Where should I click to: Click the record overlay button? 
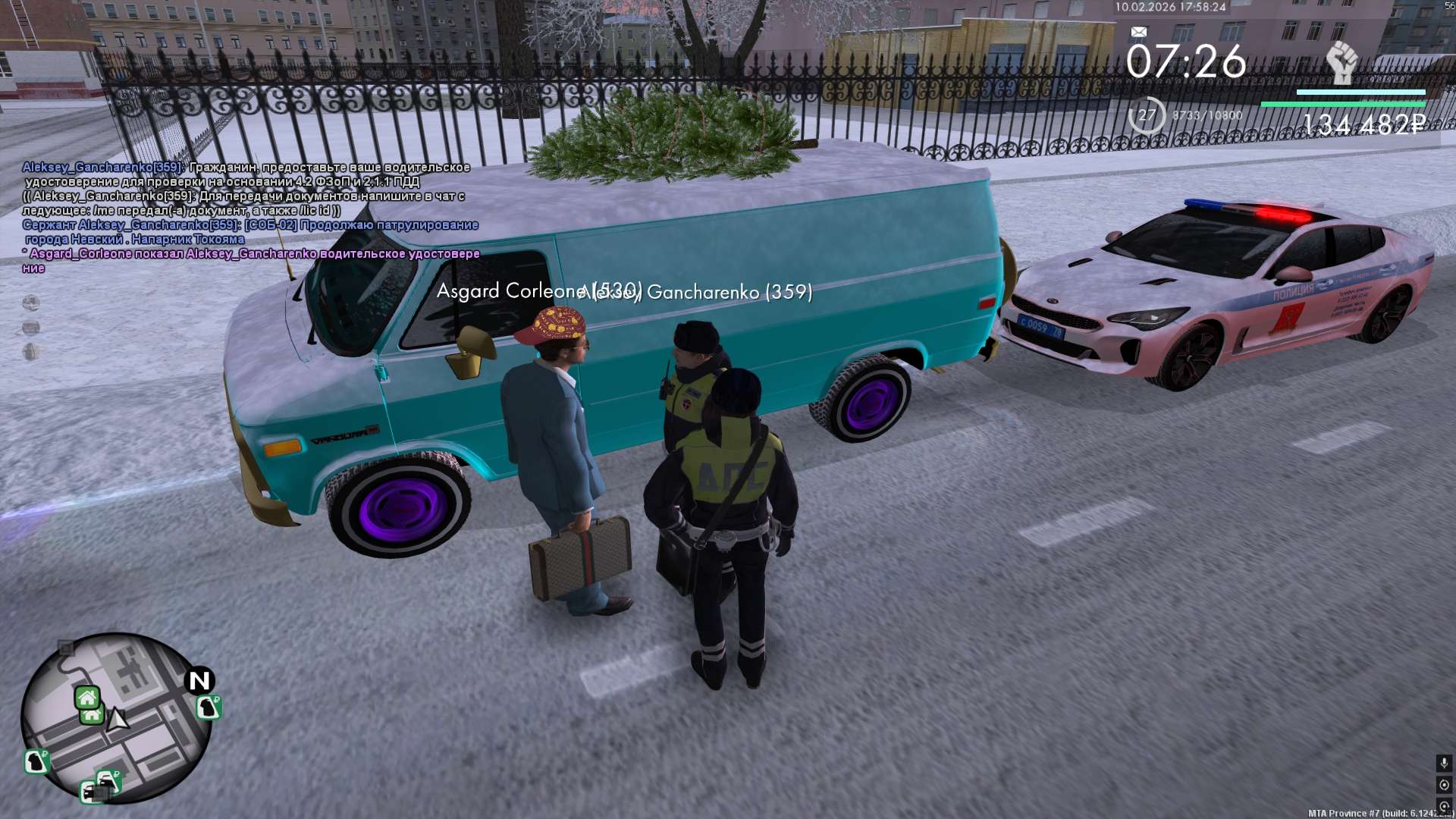tap(1444, 785)
